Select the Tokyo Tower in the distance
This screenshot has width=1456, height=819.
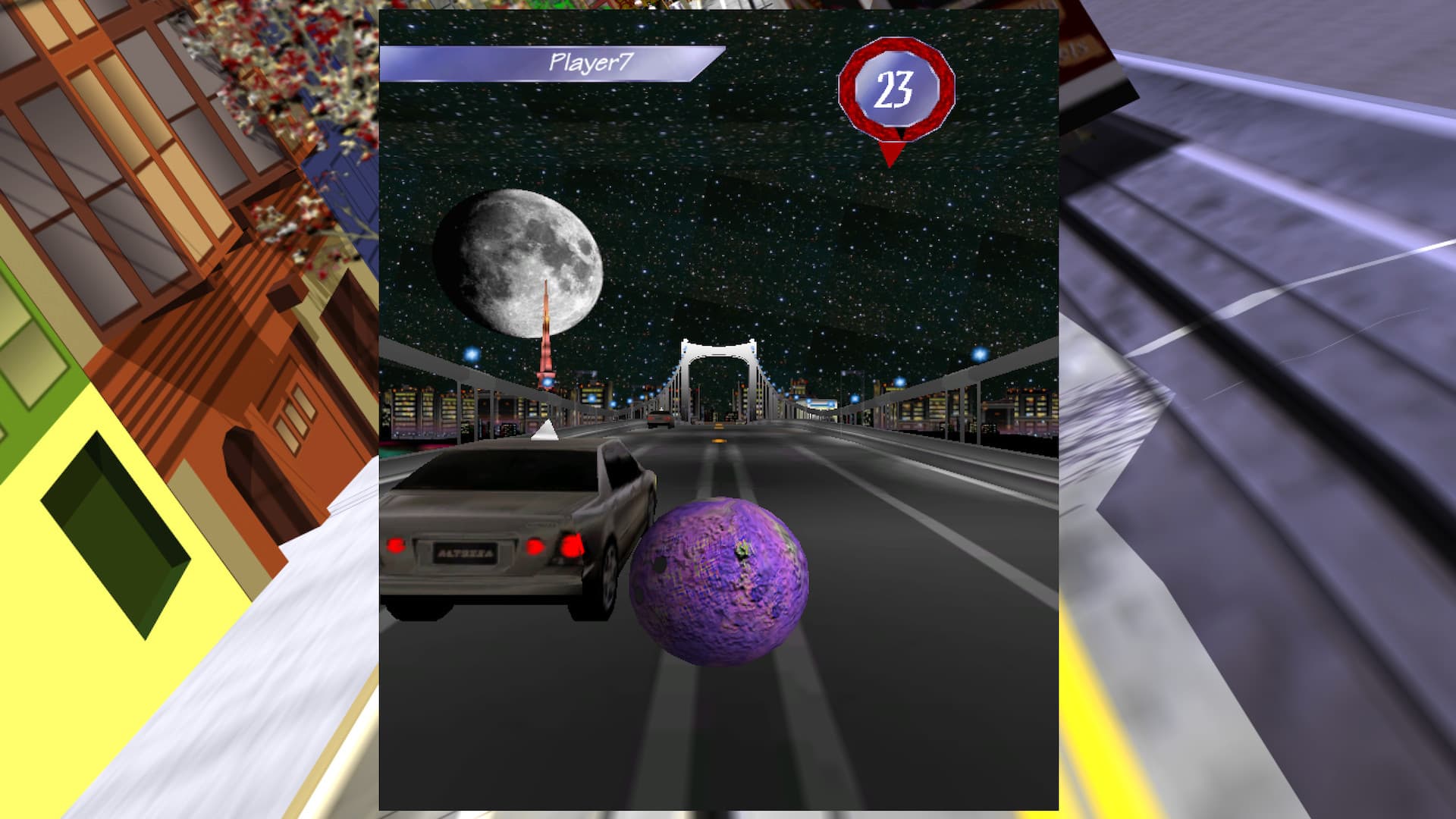[546, 349]
